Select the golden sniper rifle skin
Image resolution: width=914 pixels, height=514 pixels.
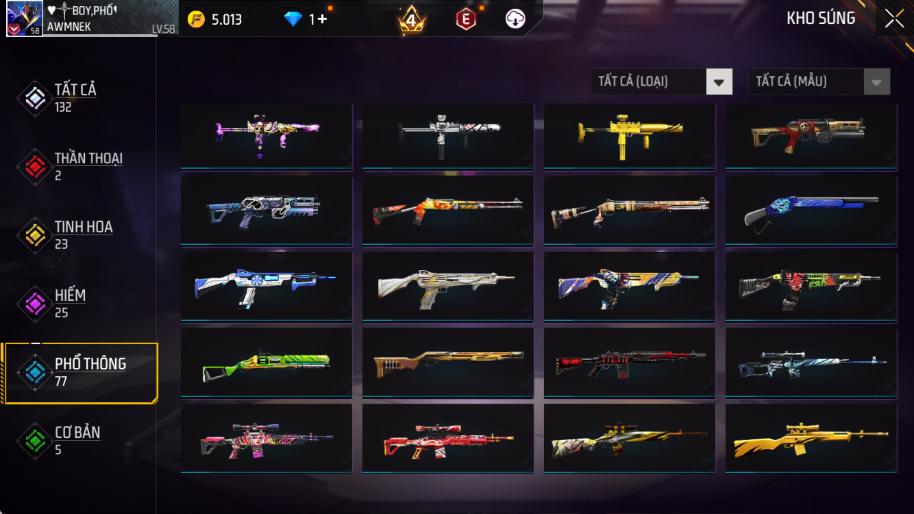810,439
